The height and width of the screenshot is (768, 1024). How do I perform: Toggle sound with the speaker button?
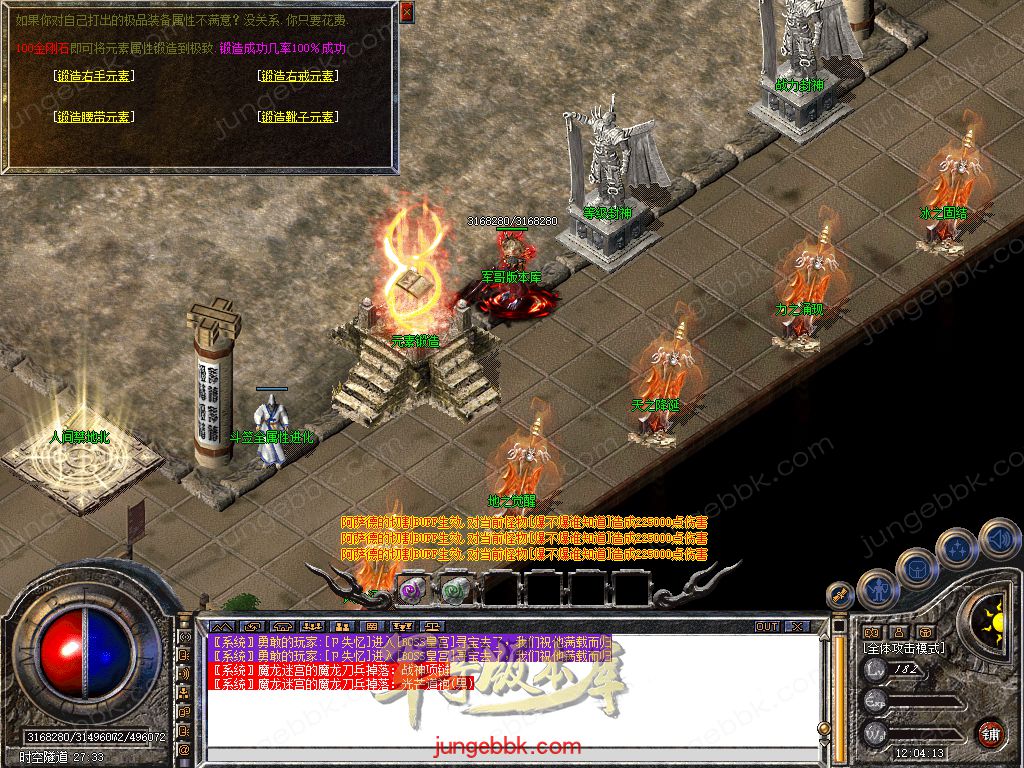click(998, 538)
